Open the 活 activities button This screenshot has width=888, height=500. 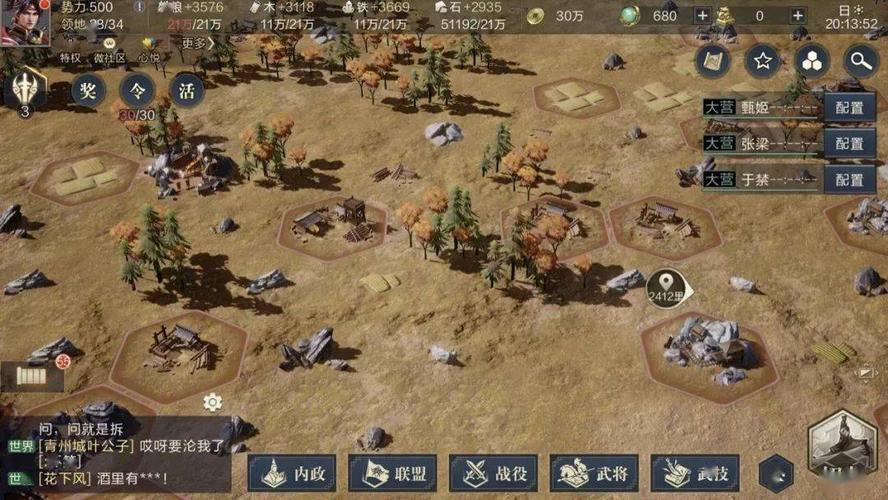tap(187, 91)
